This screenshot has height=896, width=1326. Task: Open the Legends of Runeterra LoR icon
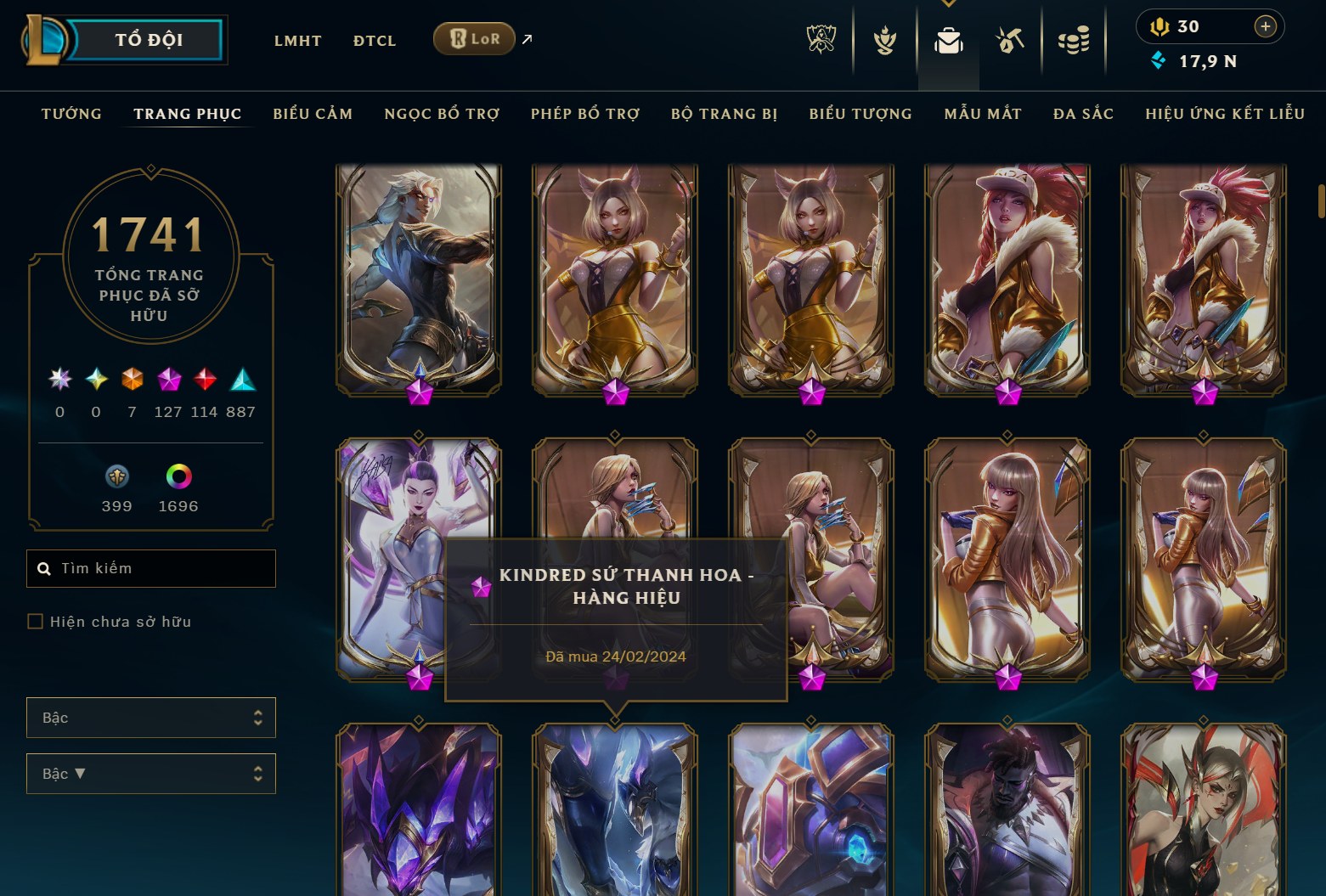click(473, 38)
